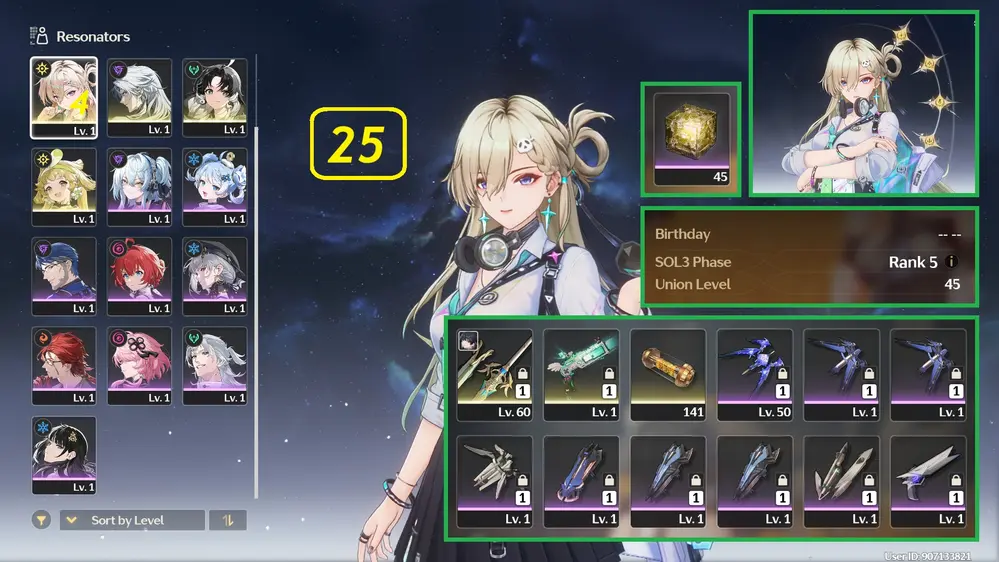Select the Lv. 60 sword weapon slot

(x=494, y=374)
